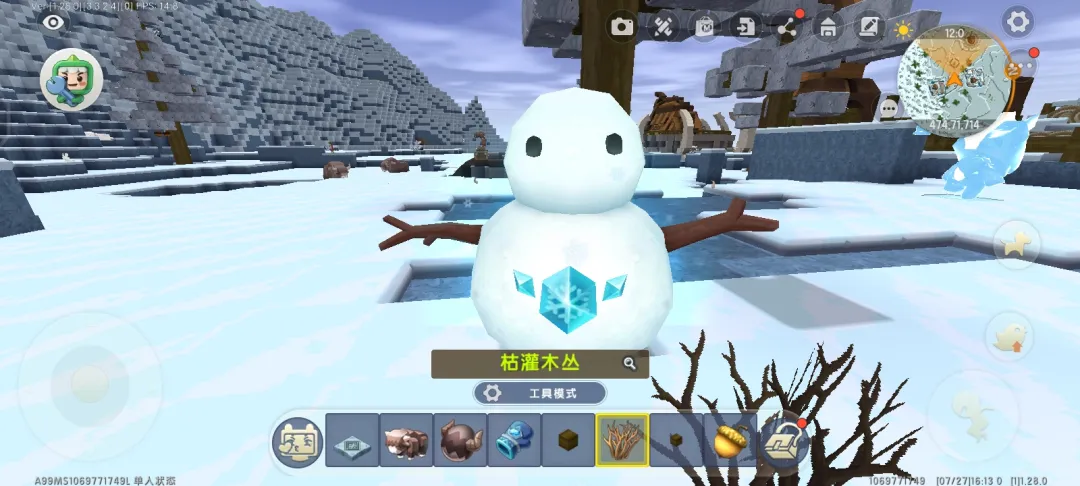Select the golden acorn hotbar slot
Screen dimensions: 1080x486
(x=730, y=440)
